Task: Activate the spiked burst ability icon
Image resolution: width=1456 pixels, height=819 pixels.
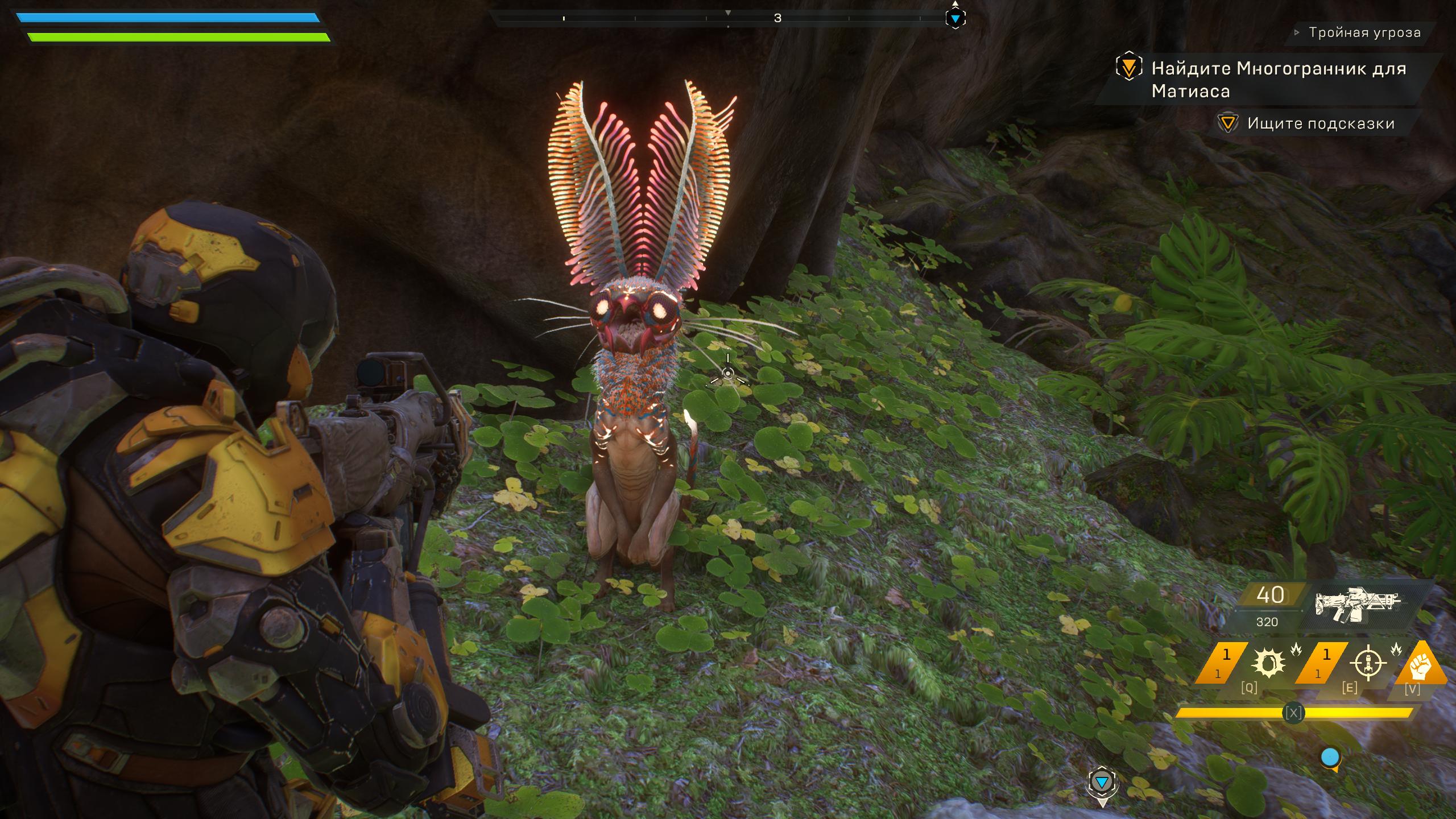Action: coord(1268,663)
